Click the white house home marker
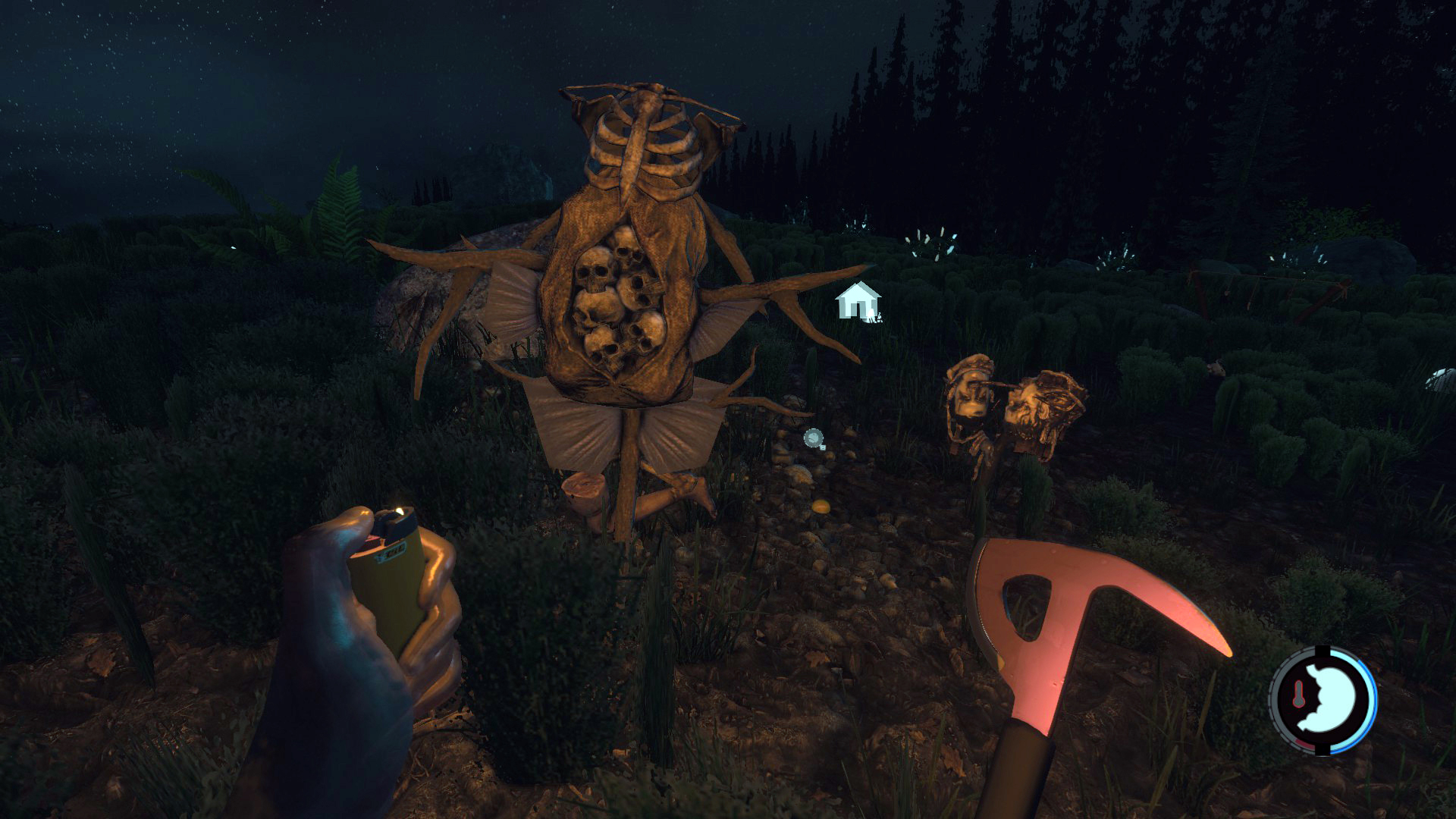This screenshot has width=1456, height=819. 858,300
